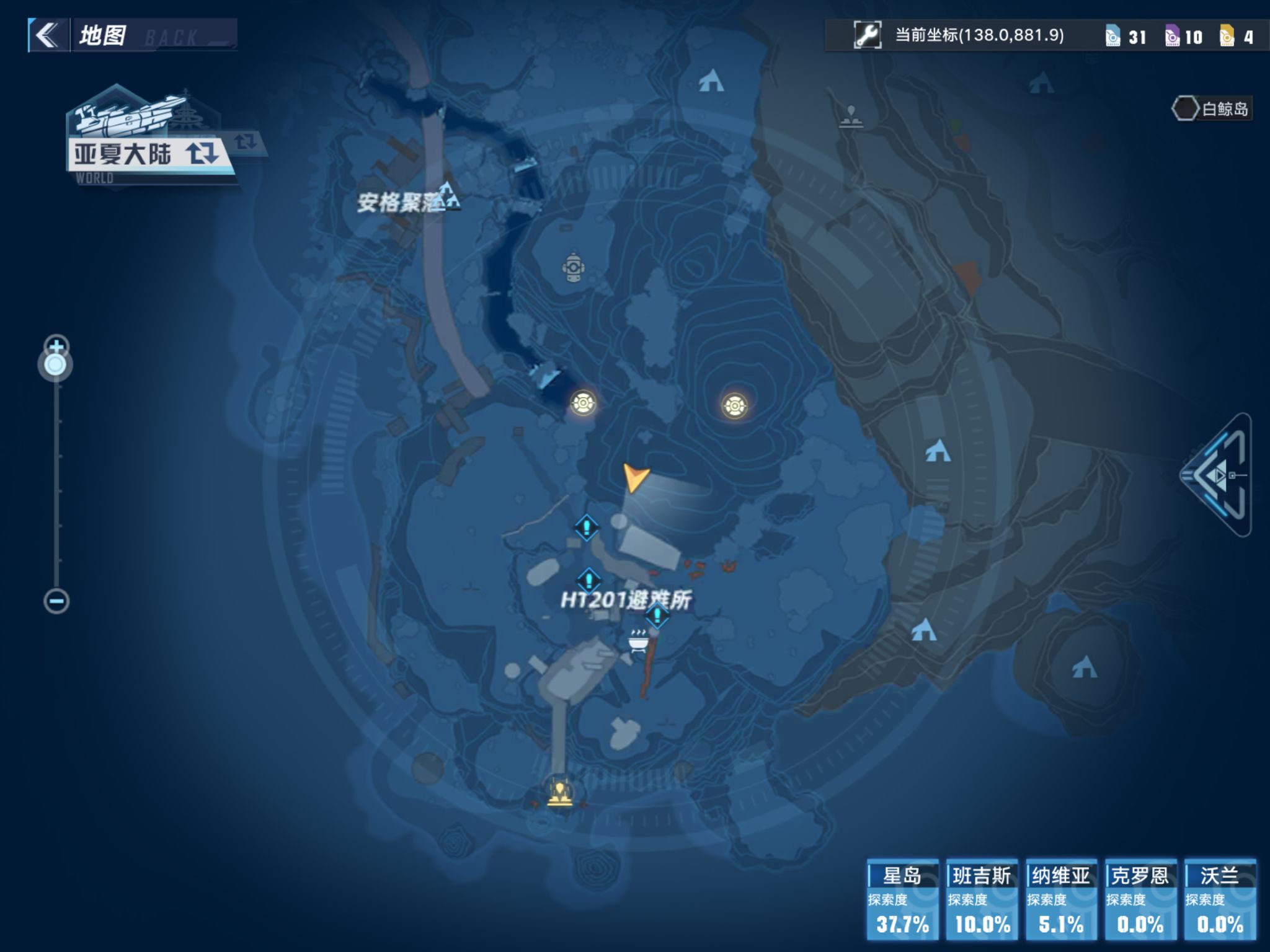
Task: Select the 白鲸岛 location label
Action: point(1212,109)
